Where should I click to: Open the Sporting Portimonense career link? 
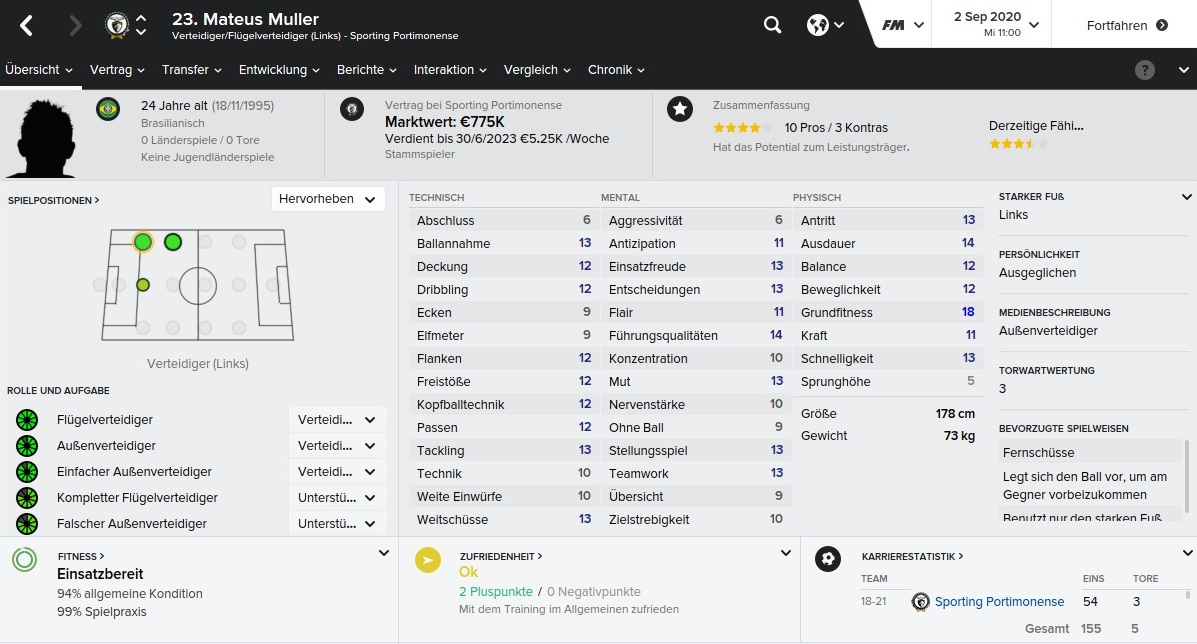point(999,601)
